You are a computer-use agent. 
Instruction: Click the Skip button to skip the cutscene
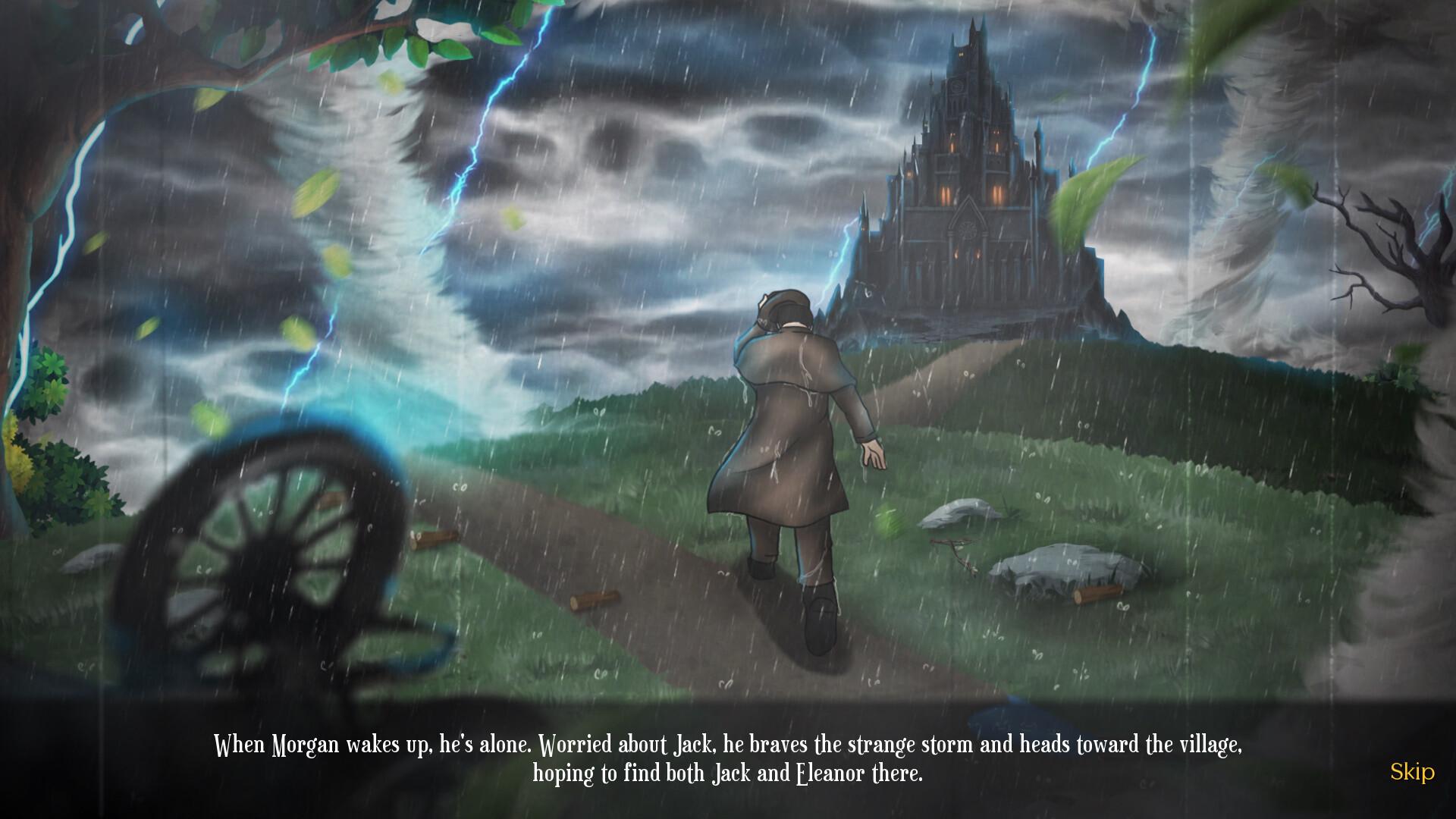1414,773
